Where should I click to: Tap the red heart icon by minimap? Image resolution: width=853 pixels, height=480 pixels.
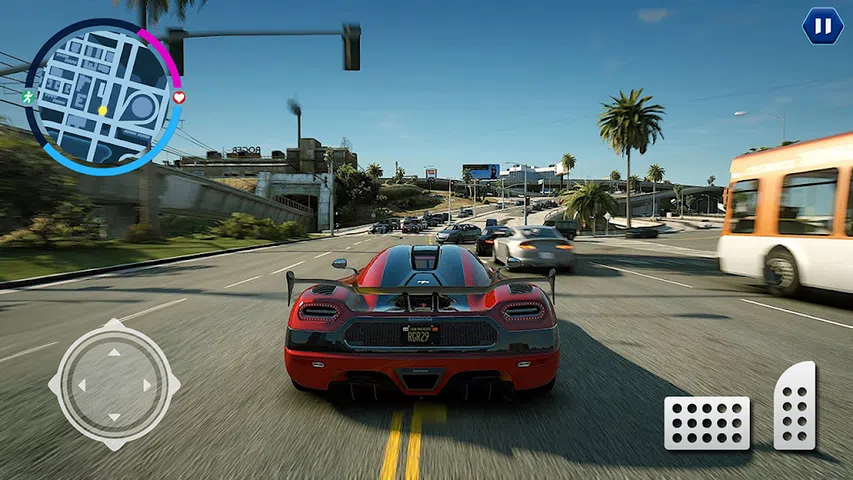pos(179,98)
